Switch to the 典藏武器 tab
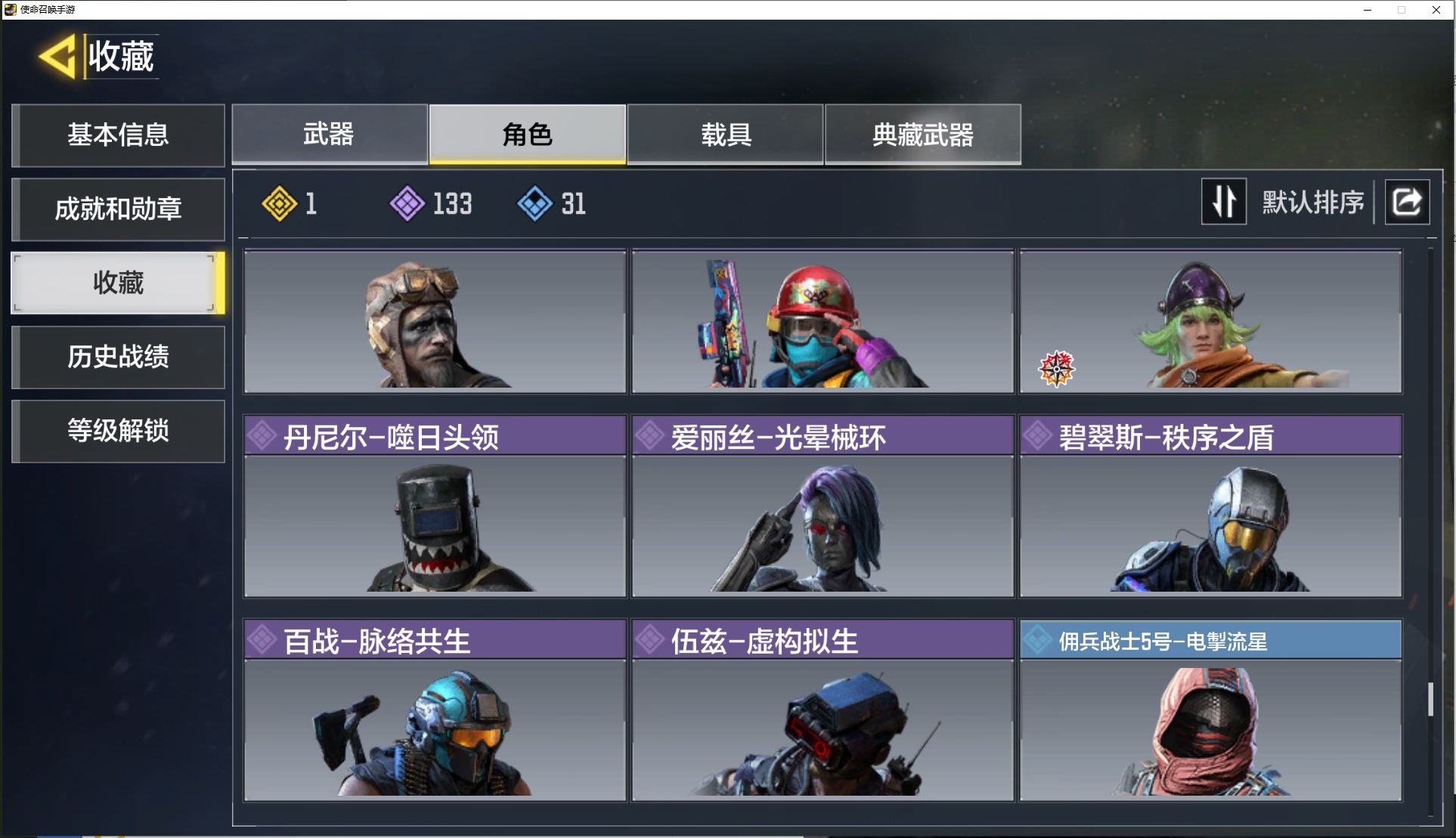1456x838 pixels. 922,135
